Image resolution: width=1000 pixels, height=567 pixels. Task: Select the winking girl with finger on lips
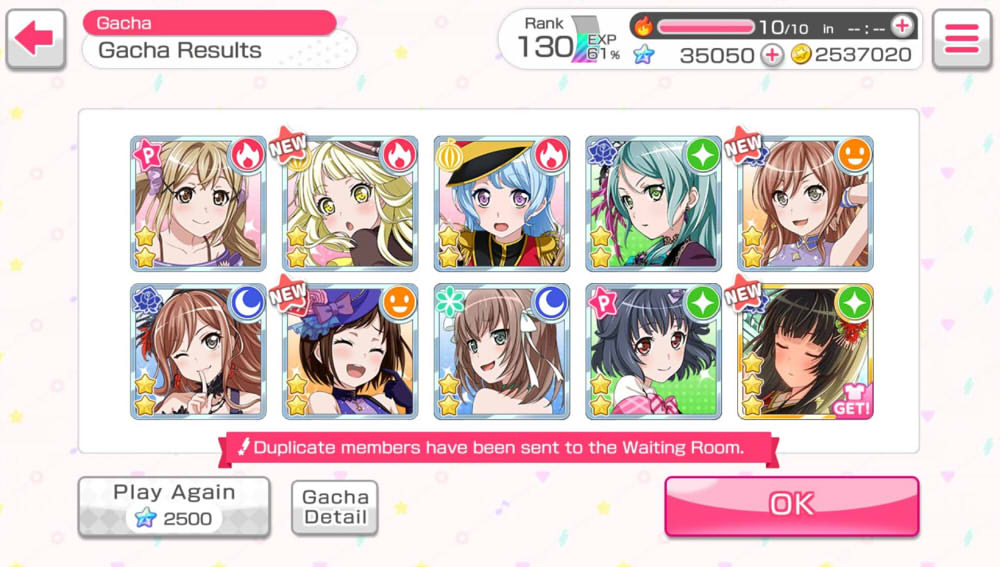coord(198,352)
